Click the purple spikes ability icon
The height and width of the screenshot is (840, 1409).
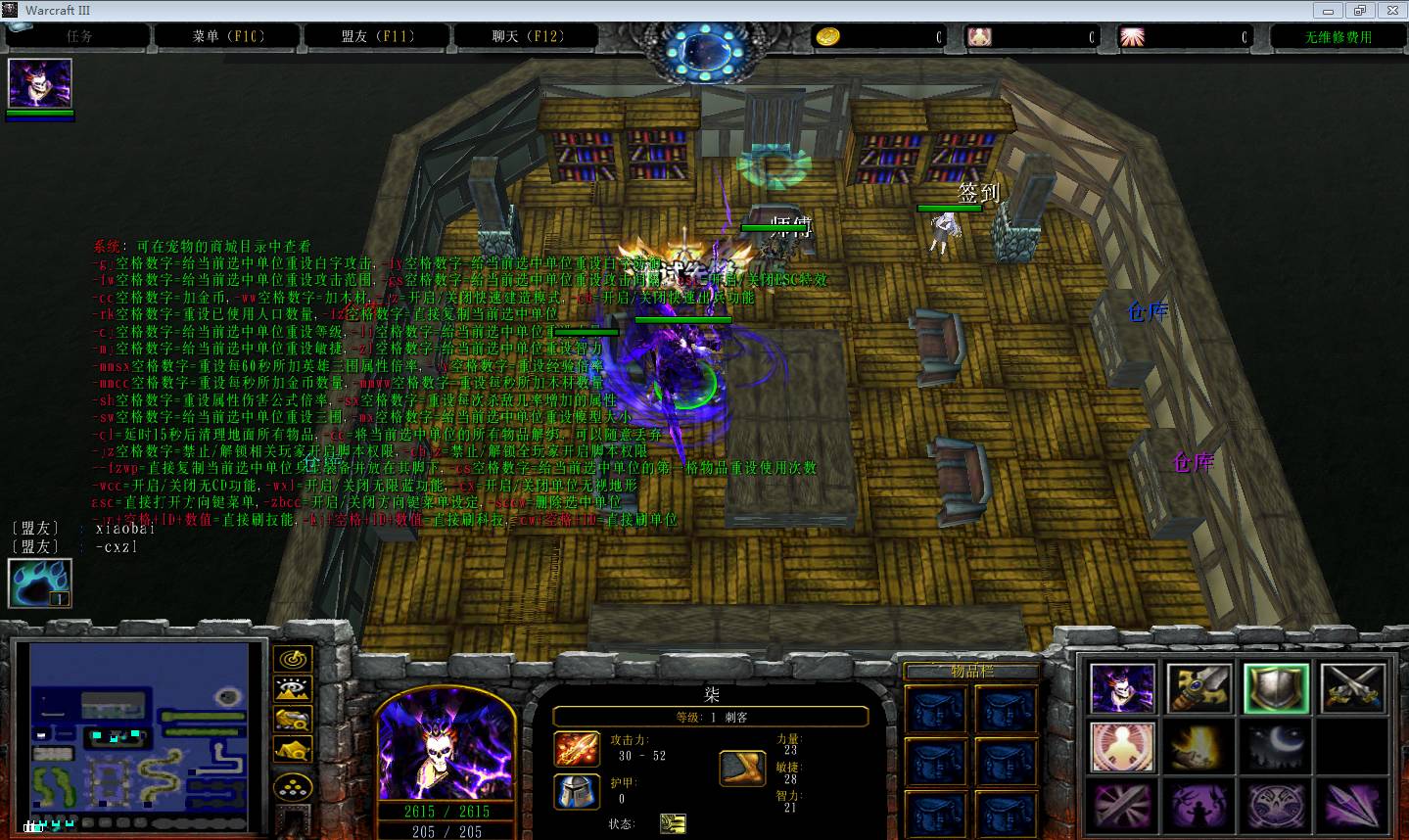(1352, 806)
